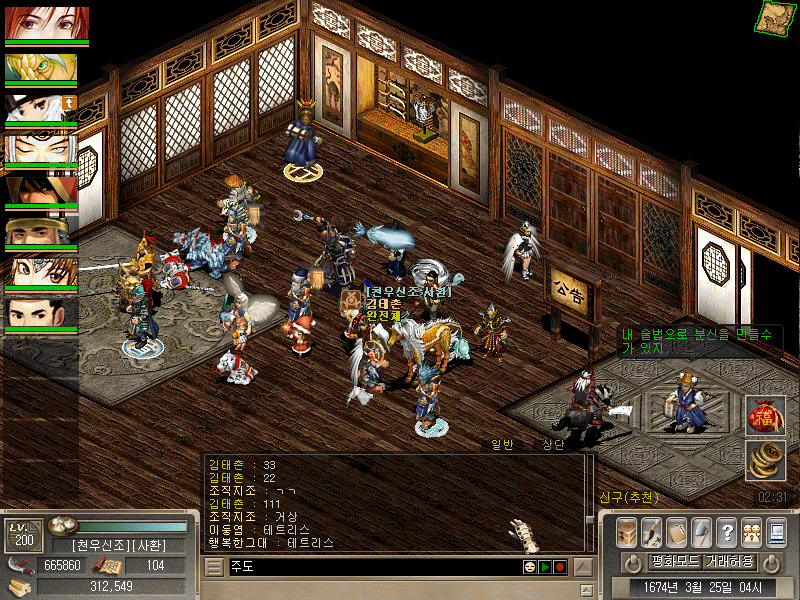Click the coiled gold coins icon

(765, 460)
